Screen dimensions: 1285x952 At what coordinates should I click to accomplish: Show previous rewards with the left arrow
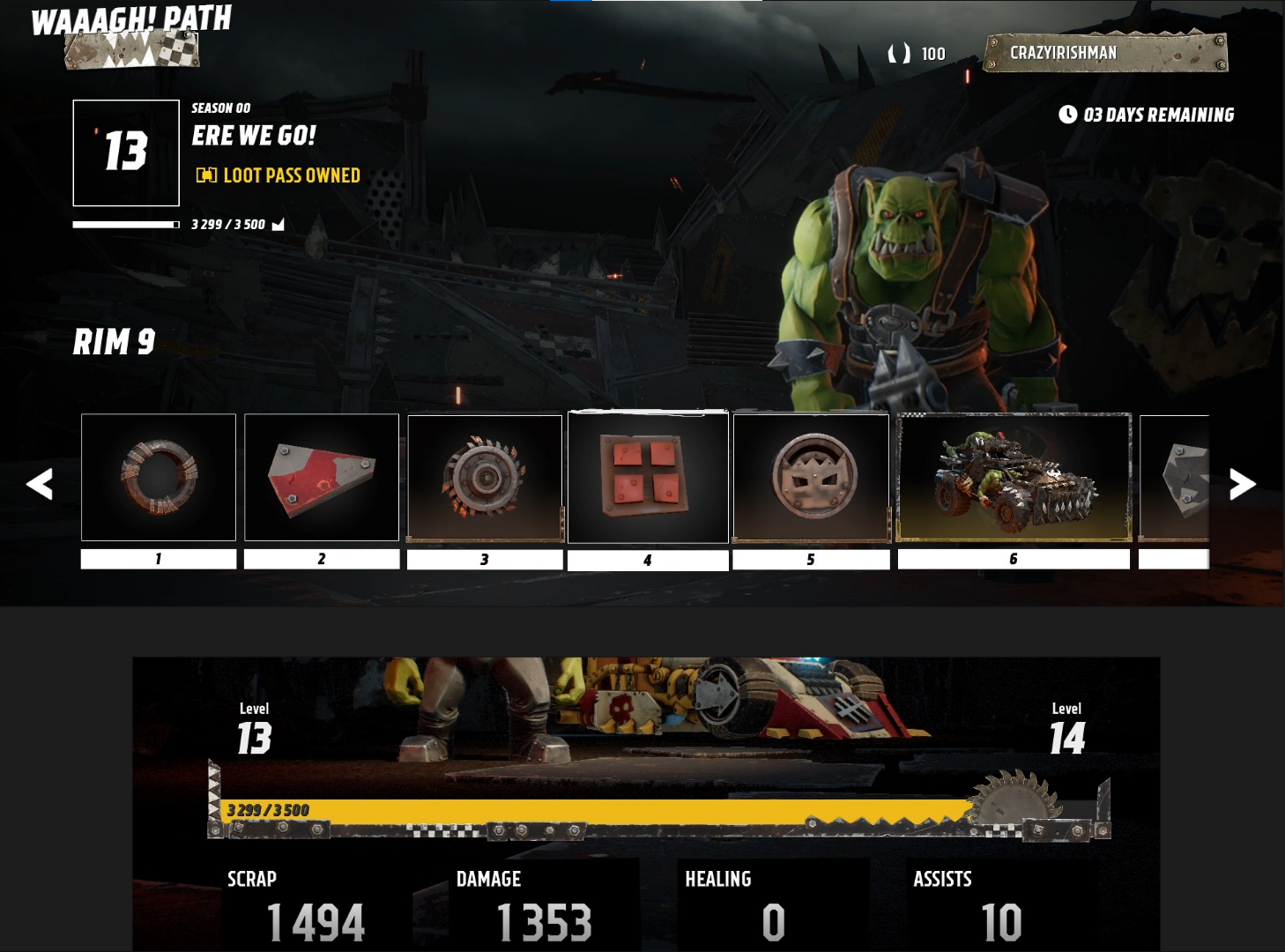pyautogui.click(x=40, y=484)
